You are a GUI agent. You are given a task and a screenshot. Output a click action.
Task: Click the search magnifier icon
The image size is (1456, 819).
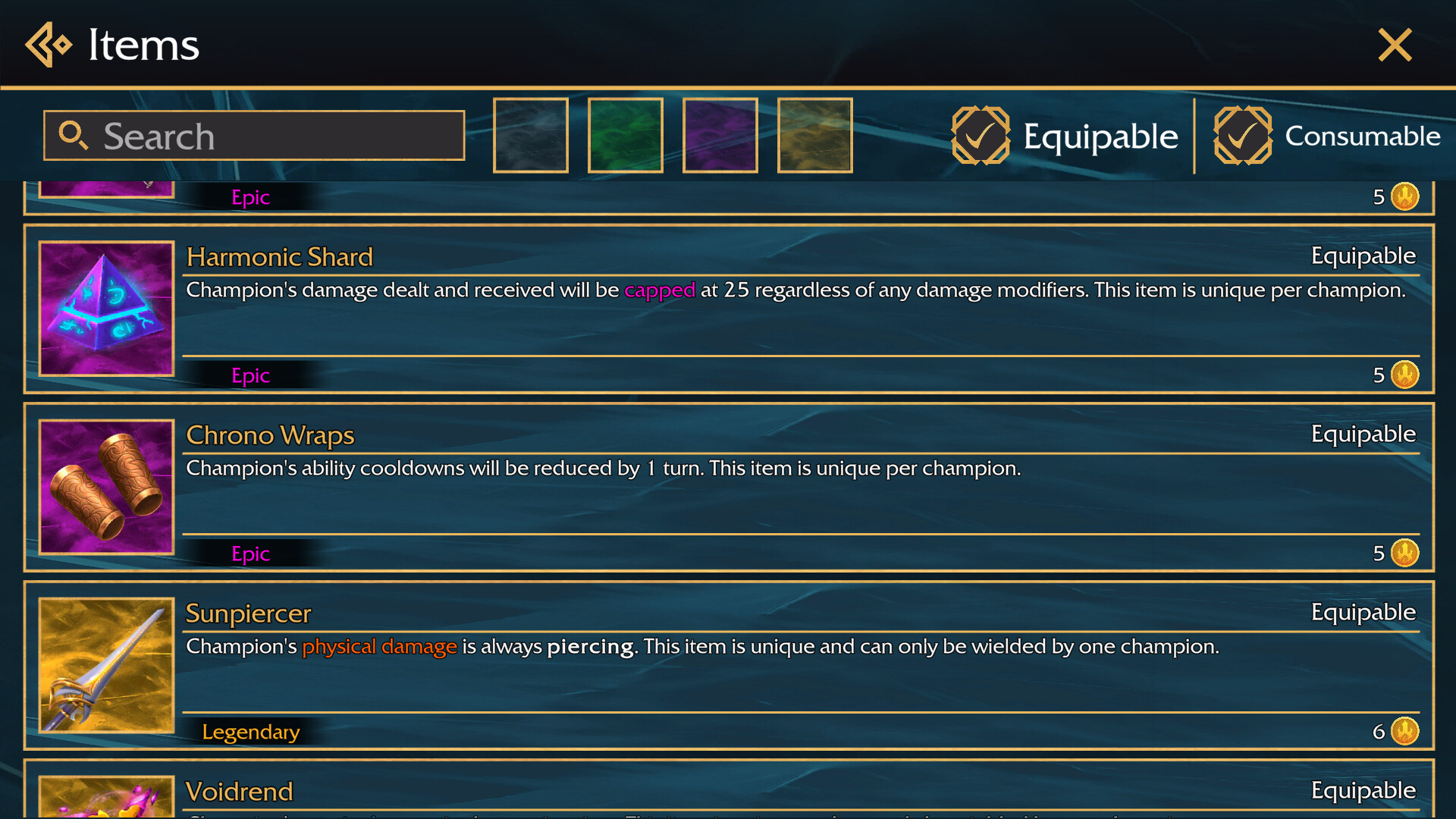[74, 135]
